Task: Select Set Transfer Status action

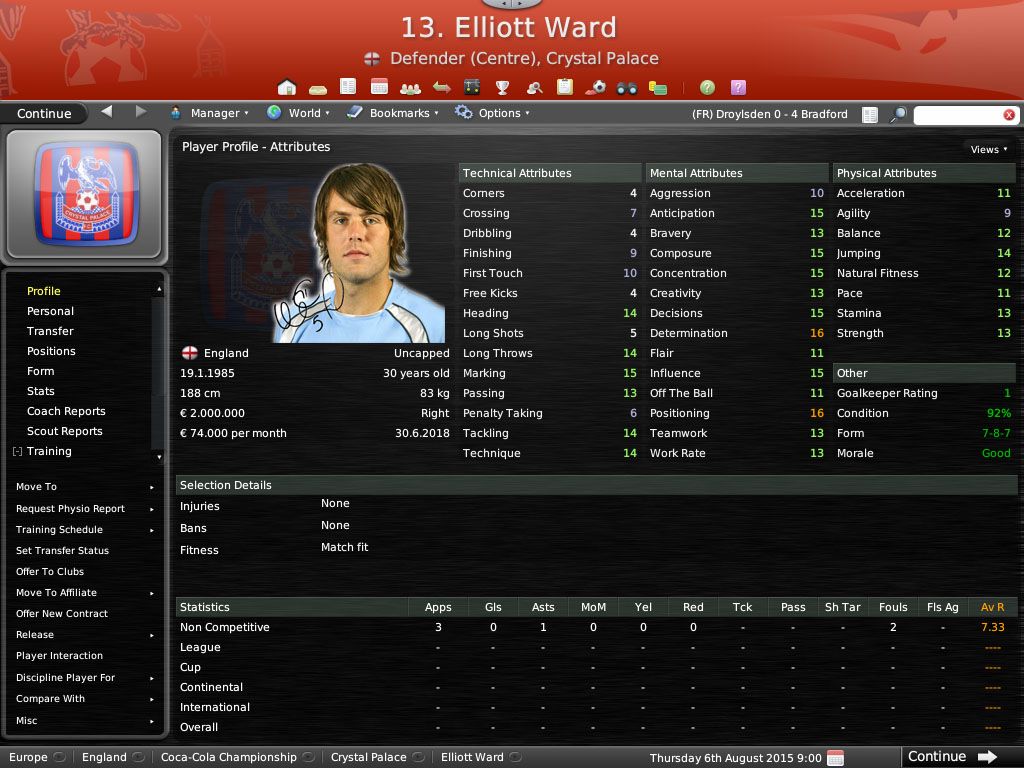Action: point(63,551)
